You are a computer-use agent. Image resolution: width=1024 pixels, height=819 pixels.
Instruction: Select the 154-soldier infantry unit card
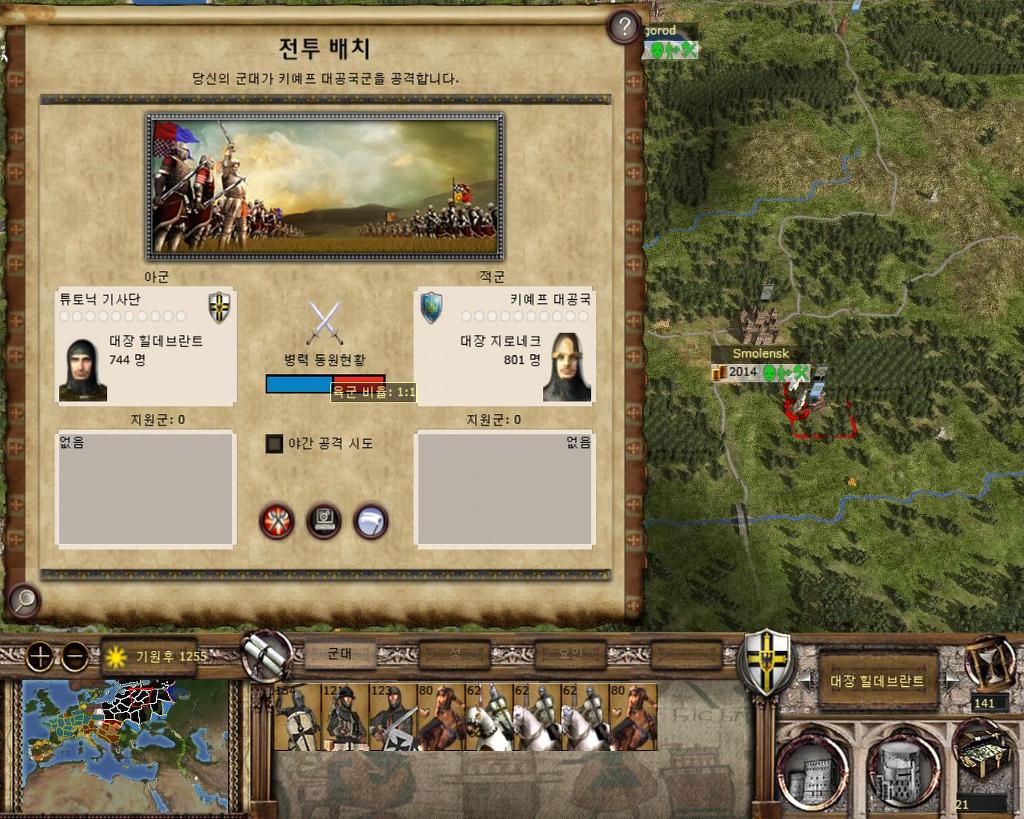pos(297,717)
